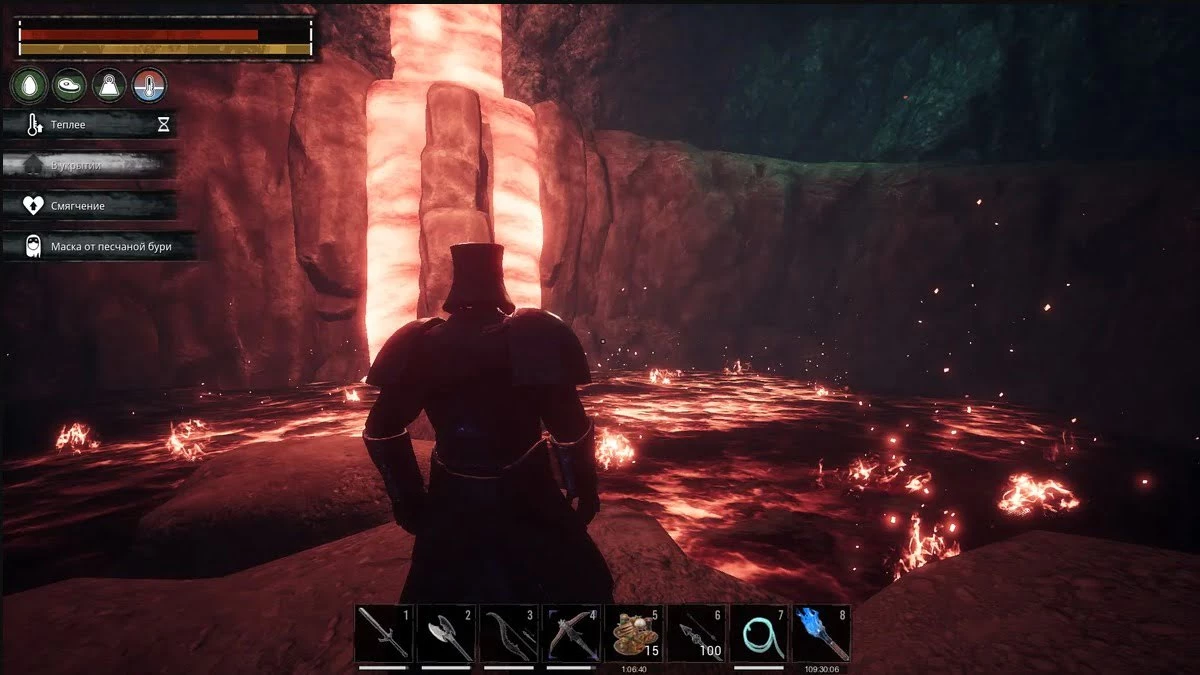Use the food dish stacked at 15
The width and height of the screenshot is (1200, 675).
634,633
